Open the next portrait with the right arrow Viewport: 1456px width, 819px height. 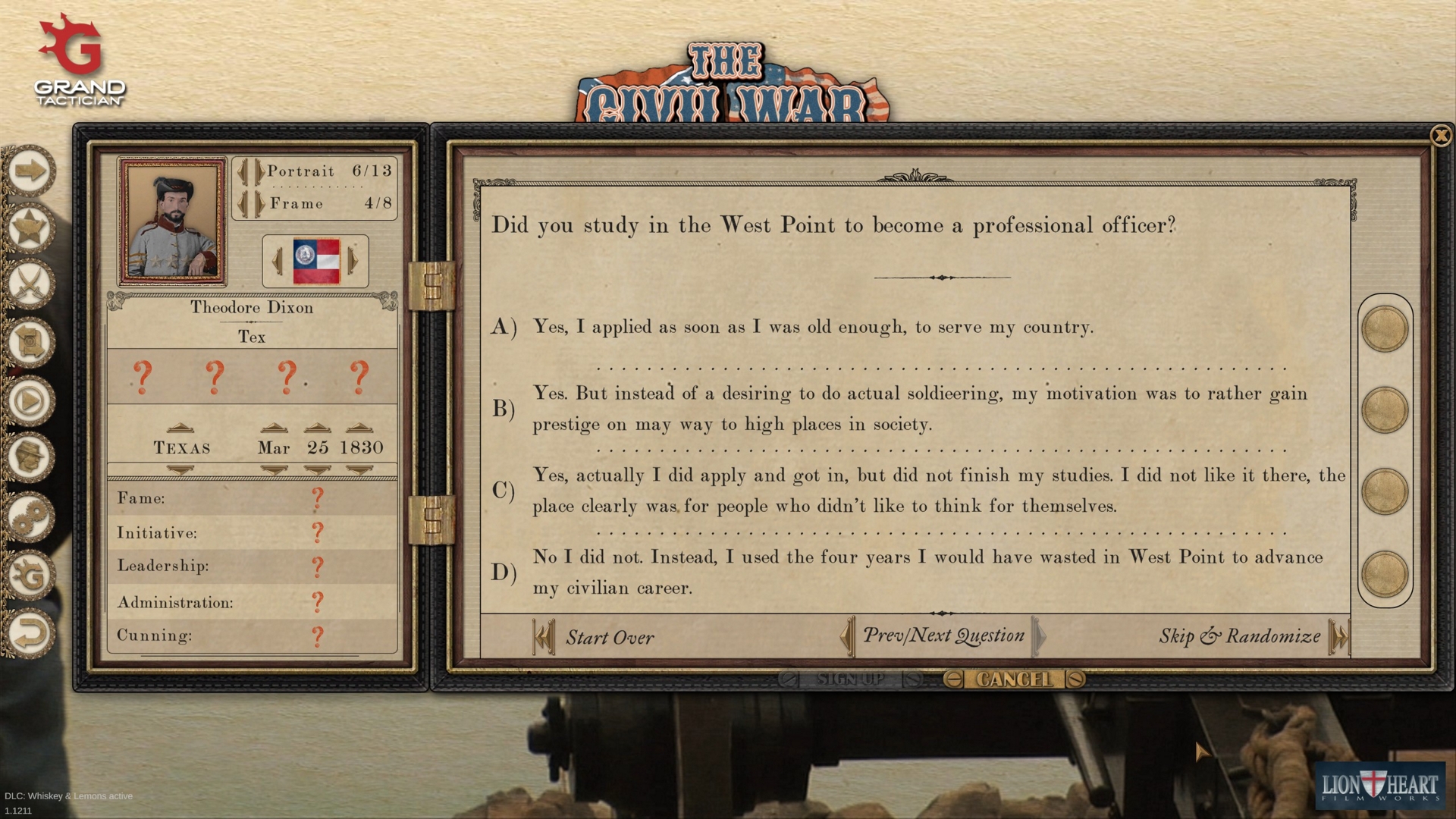(x=259, y=172)
